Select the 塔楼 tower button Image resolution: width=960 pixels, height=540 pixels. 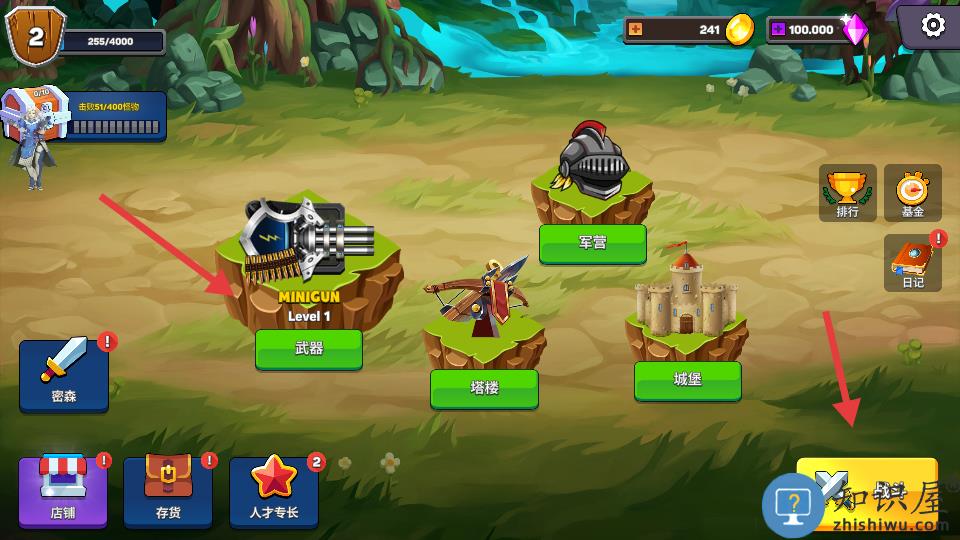click(484, 388)
